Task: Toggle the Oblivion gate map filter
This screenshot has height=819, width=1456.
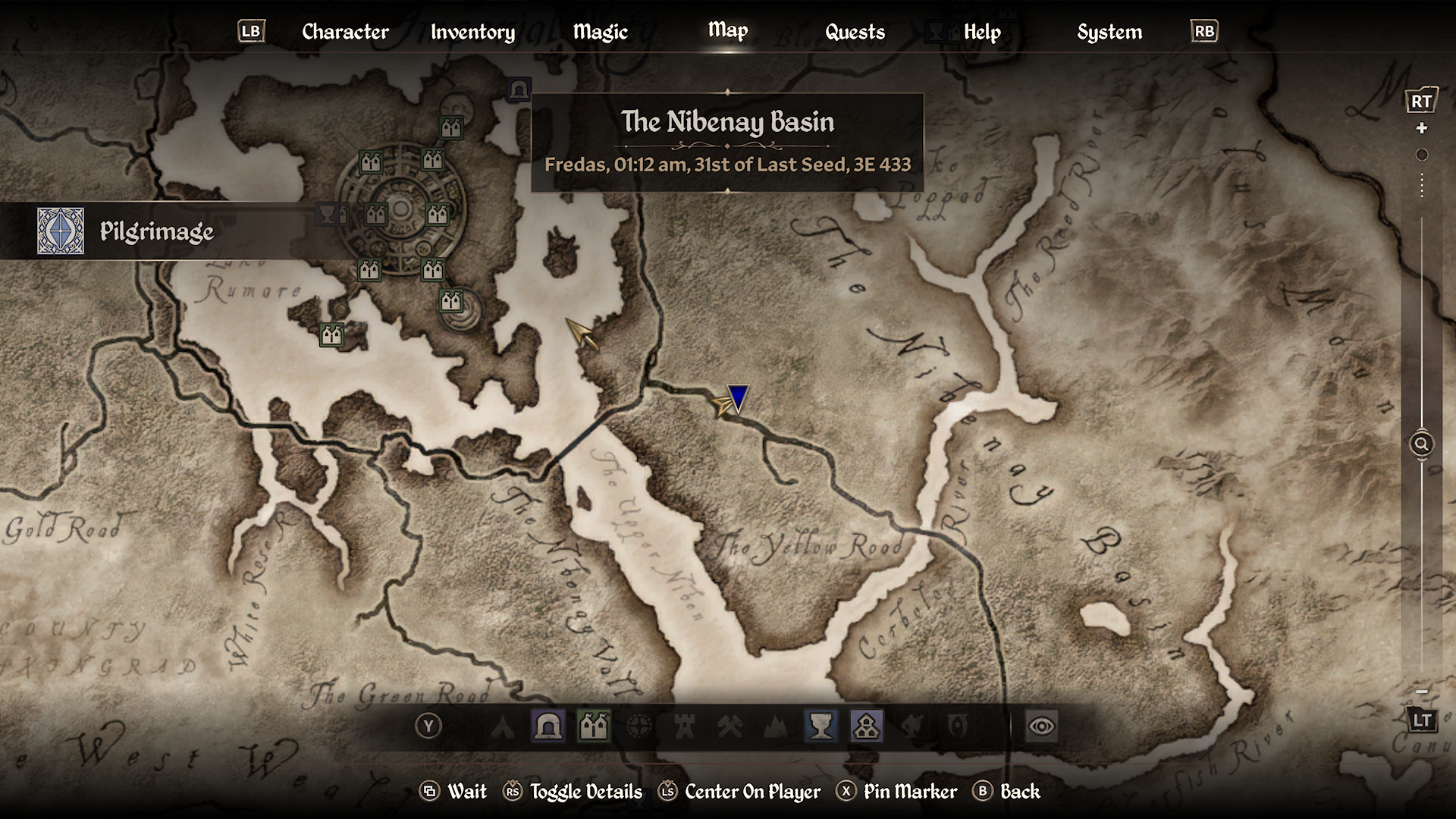Action: [958, 727]
